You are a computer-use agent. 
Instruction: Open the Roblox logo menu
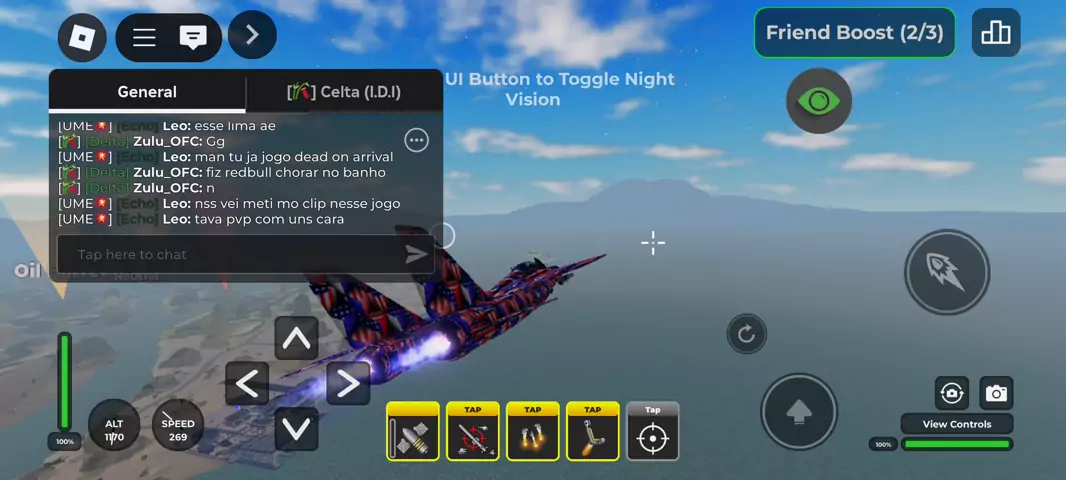(x=82, y=38)
